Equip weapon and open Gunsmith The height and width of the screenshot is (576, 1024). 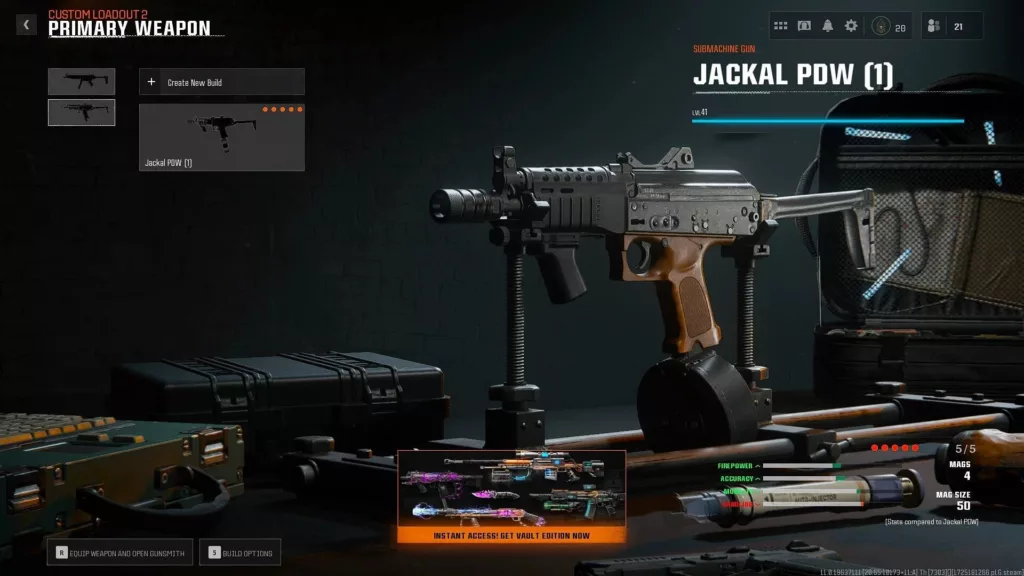(x=118, y=551)
